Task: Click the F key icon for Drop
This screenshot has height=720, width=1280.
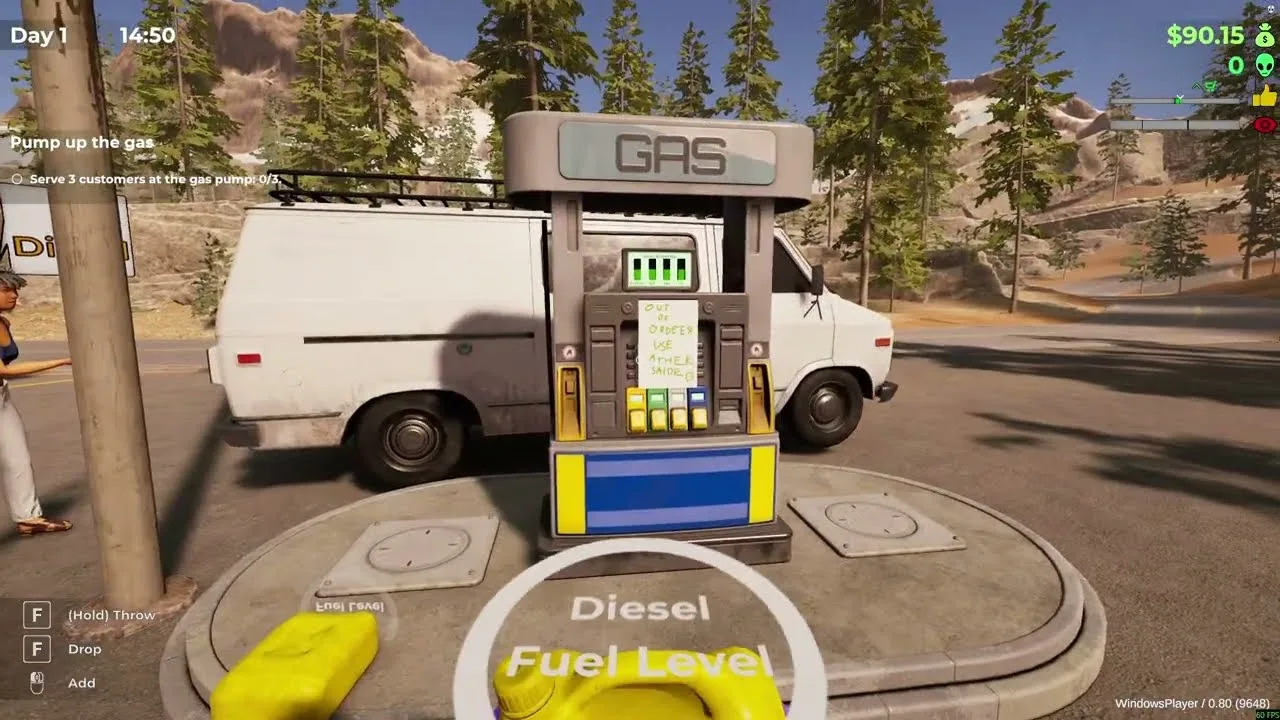Action: point(37,649)
